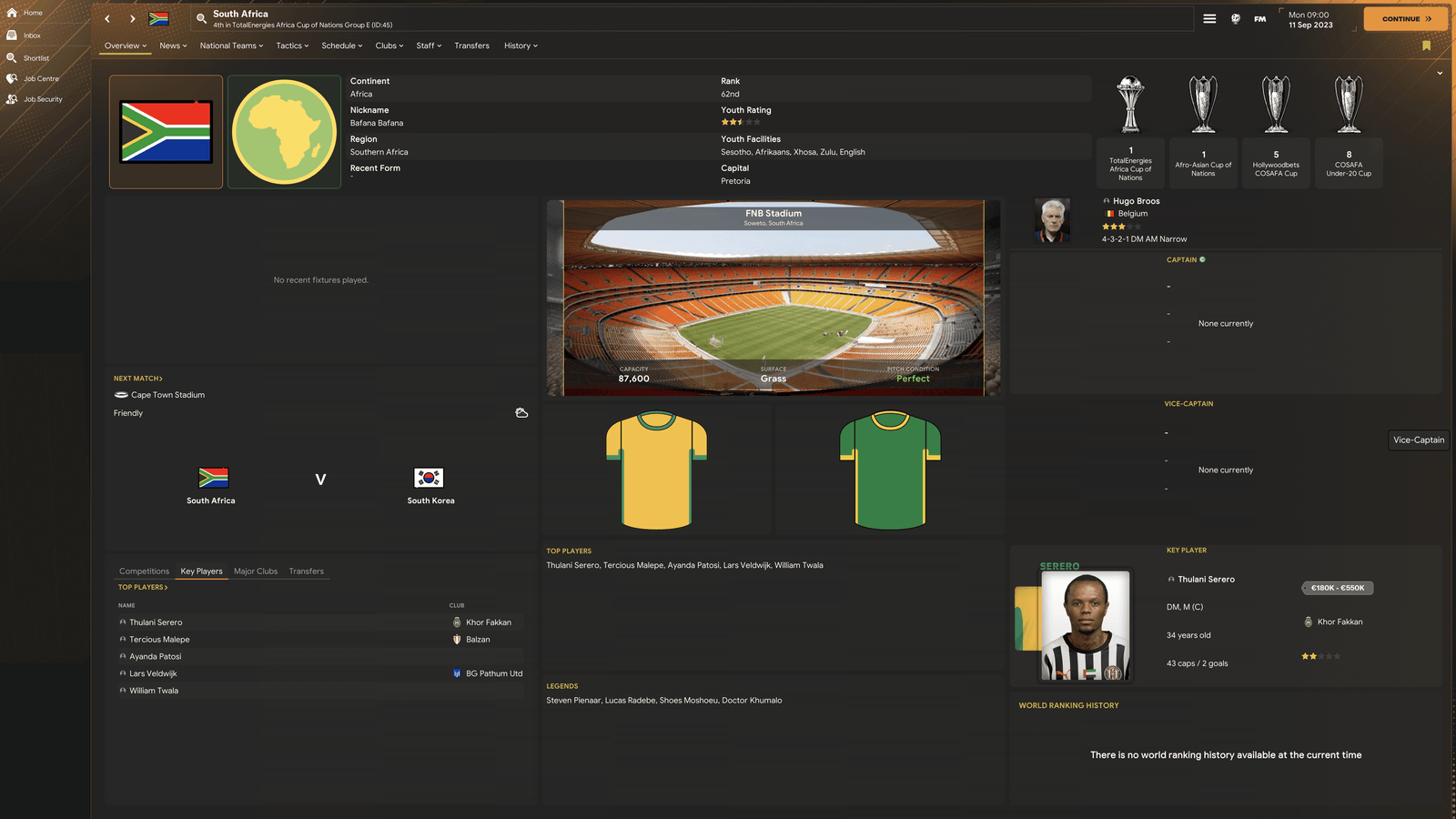The image size is (1456, 819).
Task: Switch to the Competitions tab
Action: 144,571
